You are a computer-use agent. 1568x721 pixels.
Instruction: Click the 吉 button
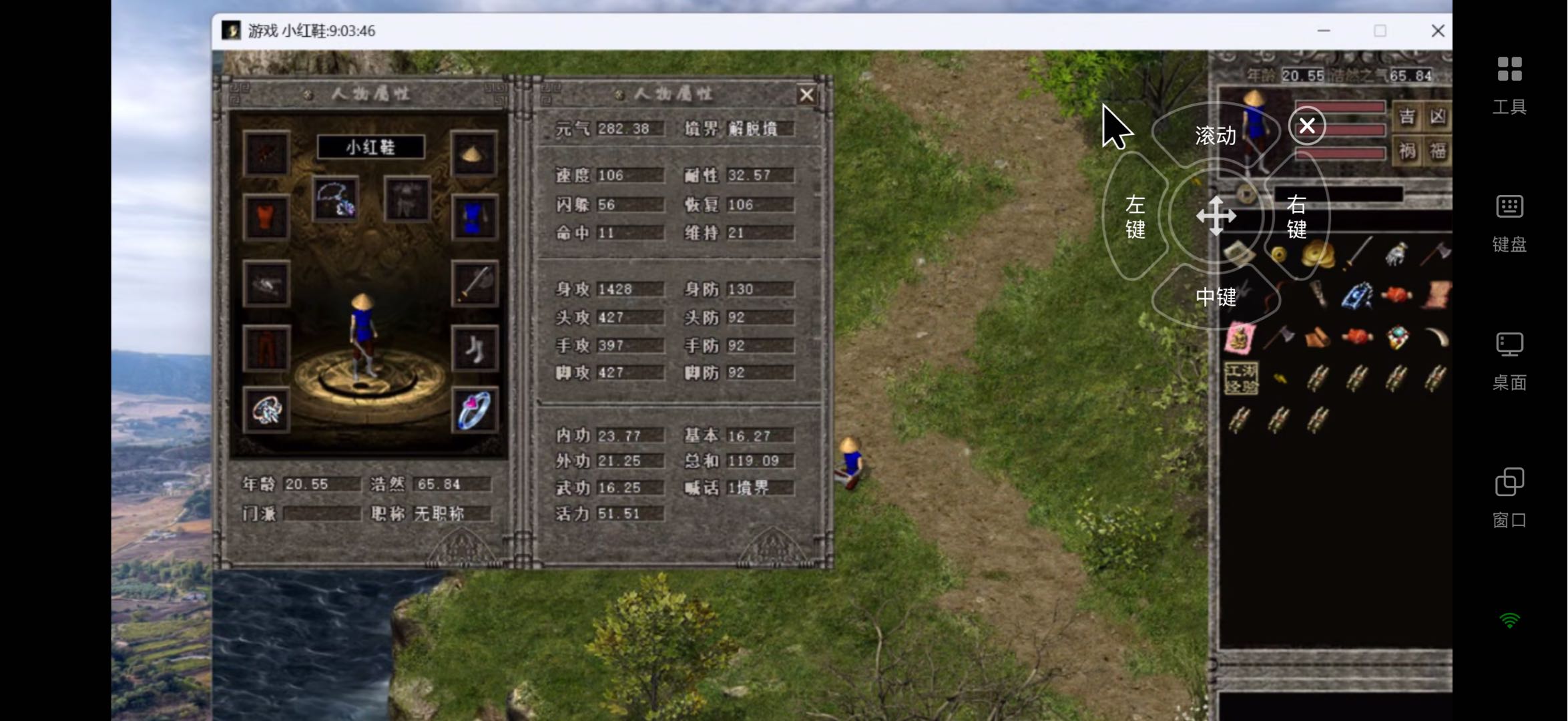(x=1406, y=117)
